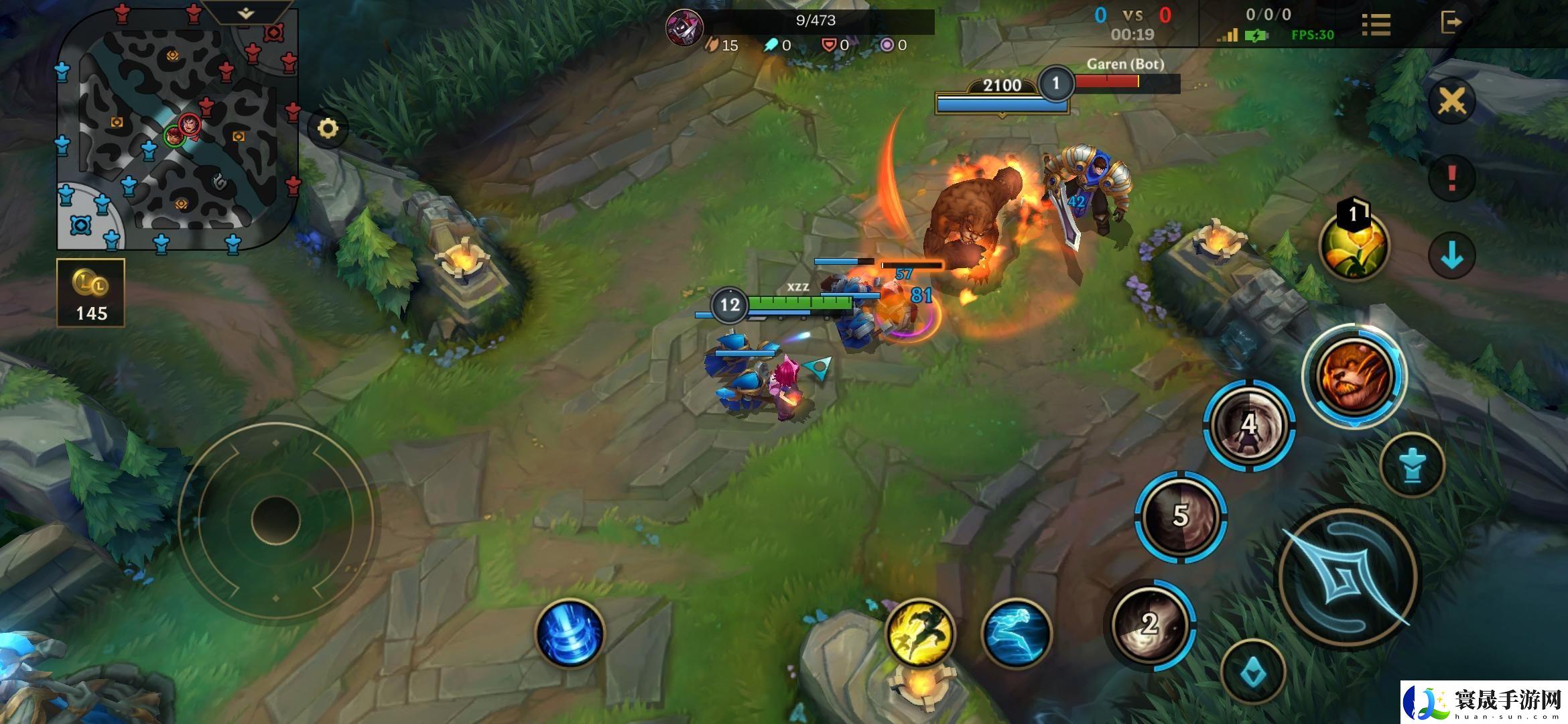This screenshot has width=1568, height=724.
Task: Expand the scoreboard list icon
Action: [1376, 25]
